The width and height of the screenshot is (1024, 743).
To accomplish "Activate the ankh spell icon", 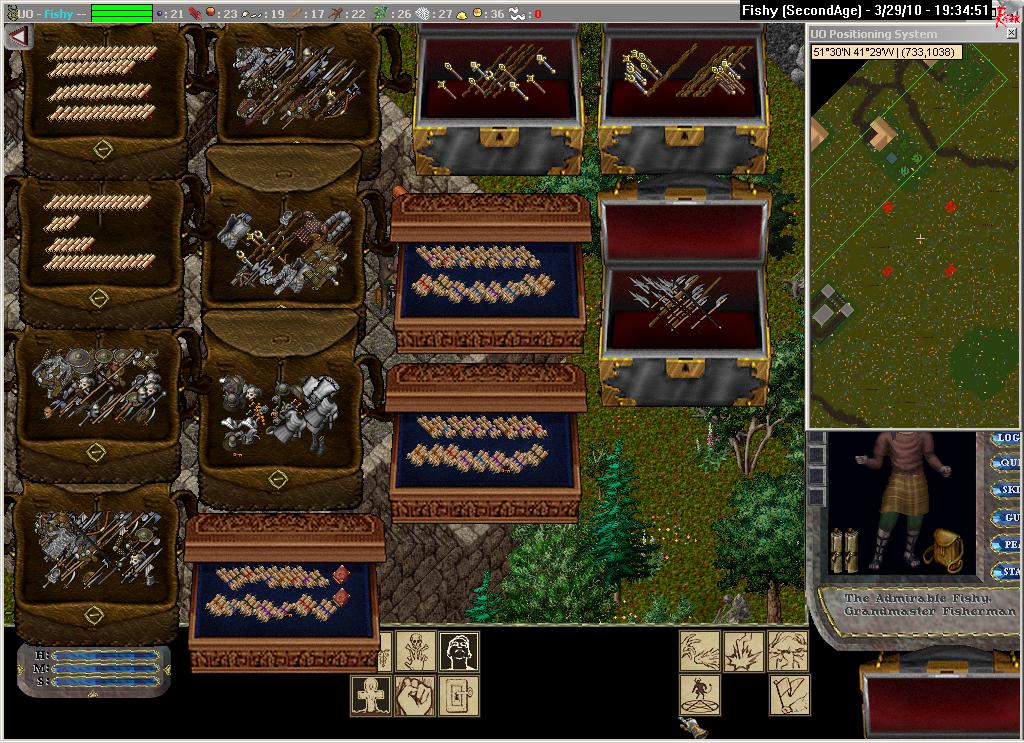I will pyautogui.click(x=370, y=695).
